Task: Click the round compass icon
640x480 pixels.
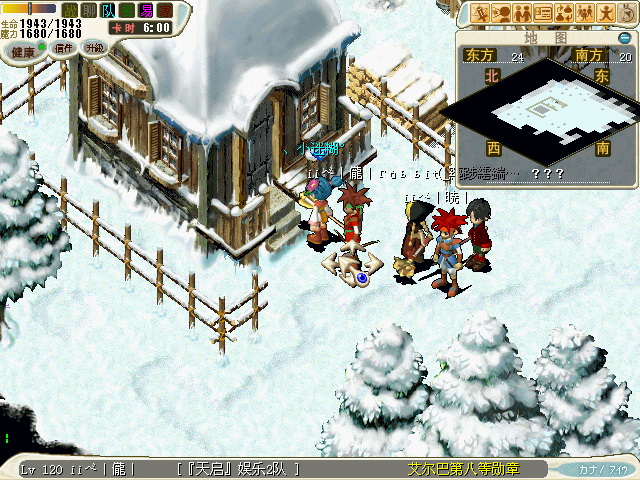Action: point(627,13)
